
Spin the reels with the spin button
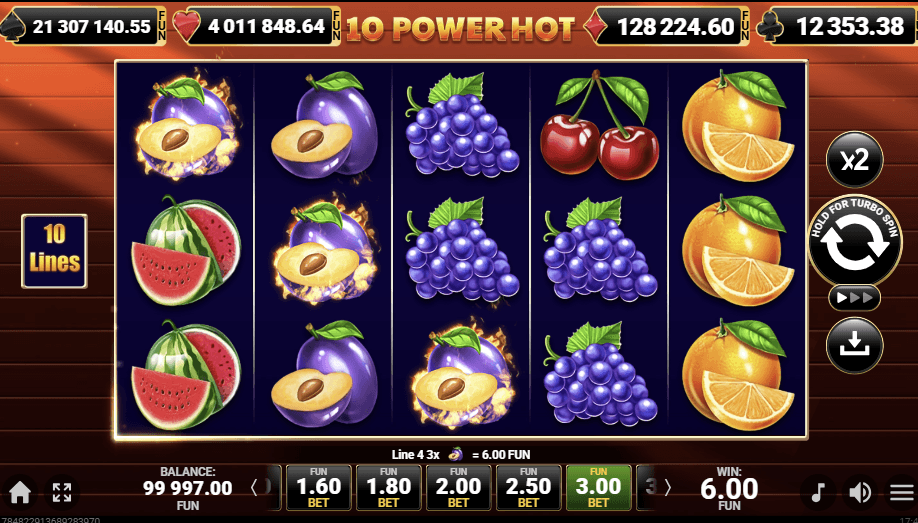point(854,241)
